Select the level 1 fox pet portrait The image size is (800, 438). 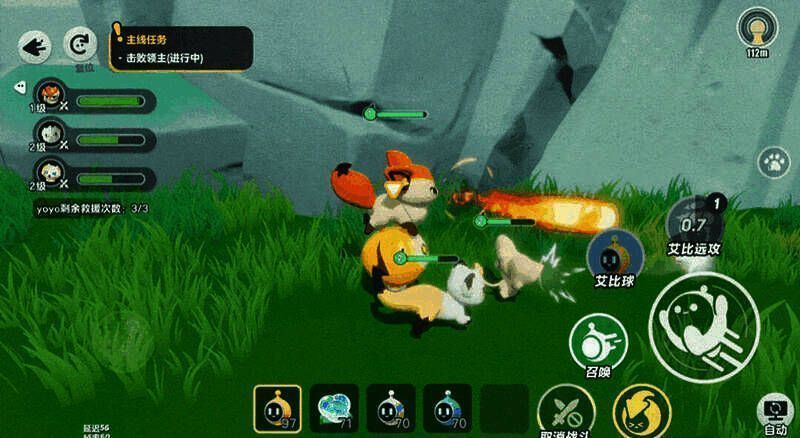click(x=49, y=98)
